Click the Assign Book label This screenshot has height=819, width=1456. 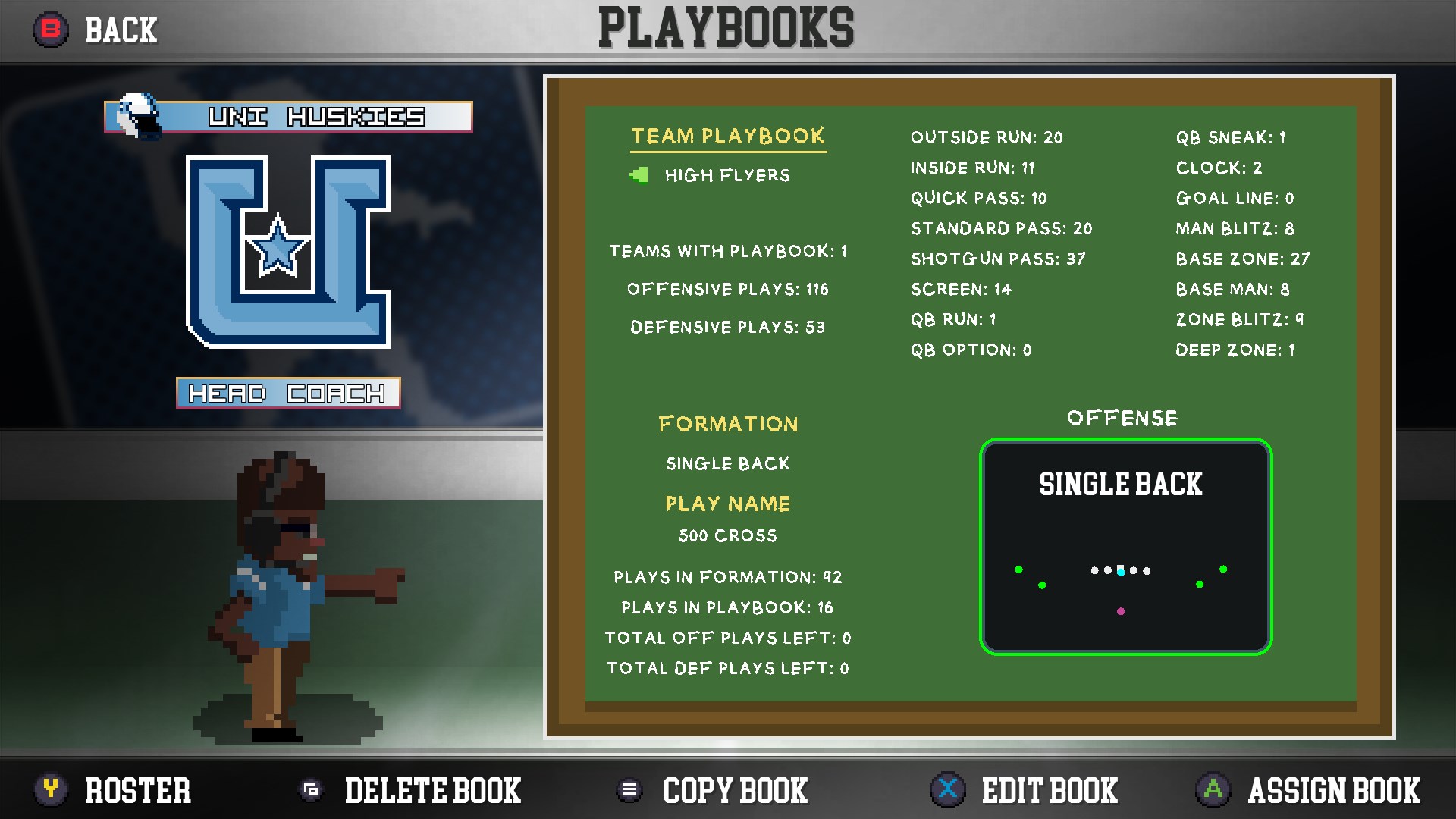tap(1335, 790)
